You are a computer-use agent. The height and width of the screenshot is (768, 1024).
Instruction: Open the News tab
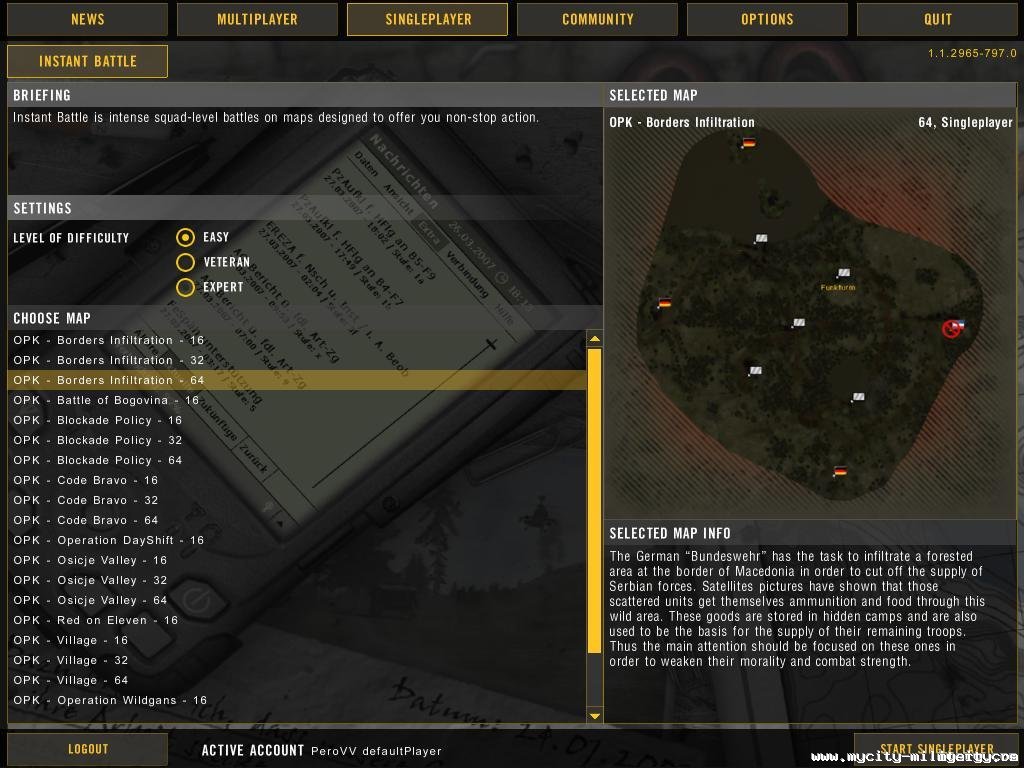point(87,19)
